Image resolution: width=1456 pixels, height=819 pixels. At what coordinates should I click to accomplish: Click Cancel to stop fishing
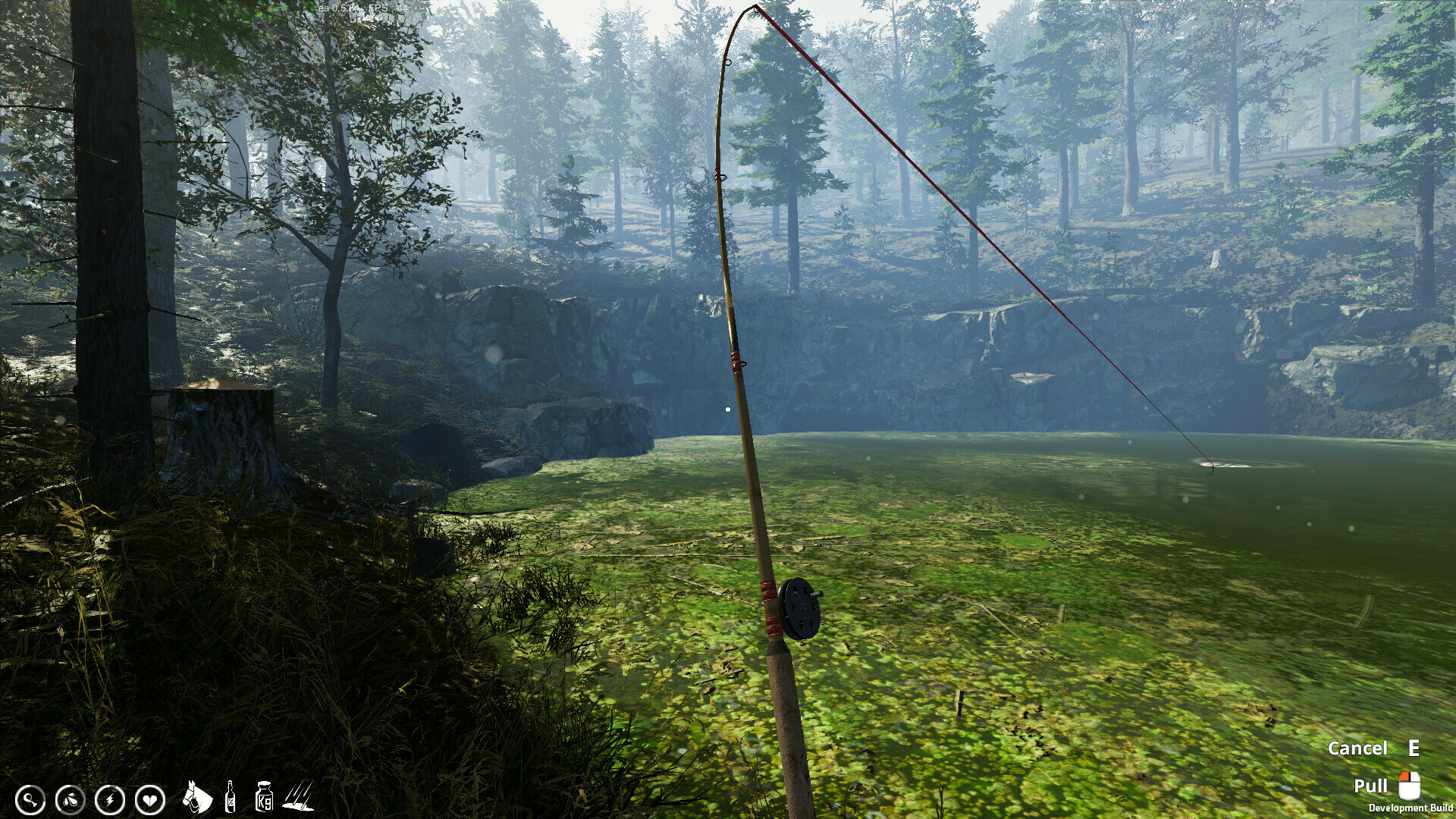coord(1359,748)
